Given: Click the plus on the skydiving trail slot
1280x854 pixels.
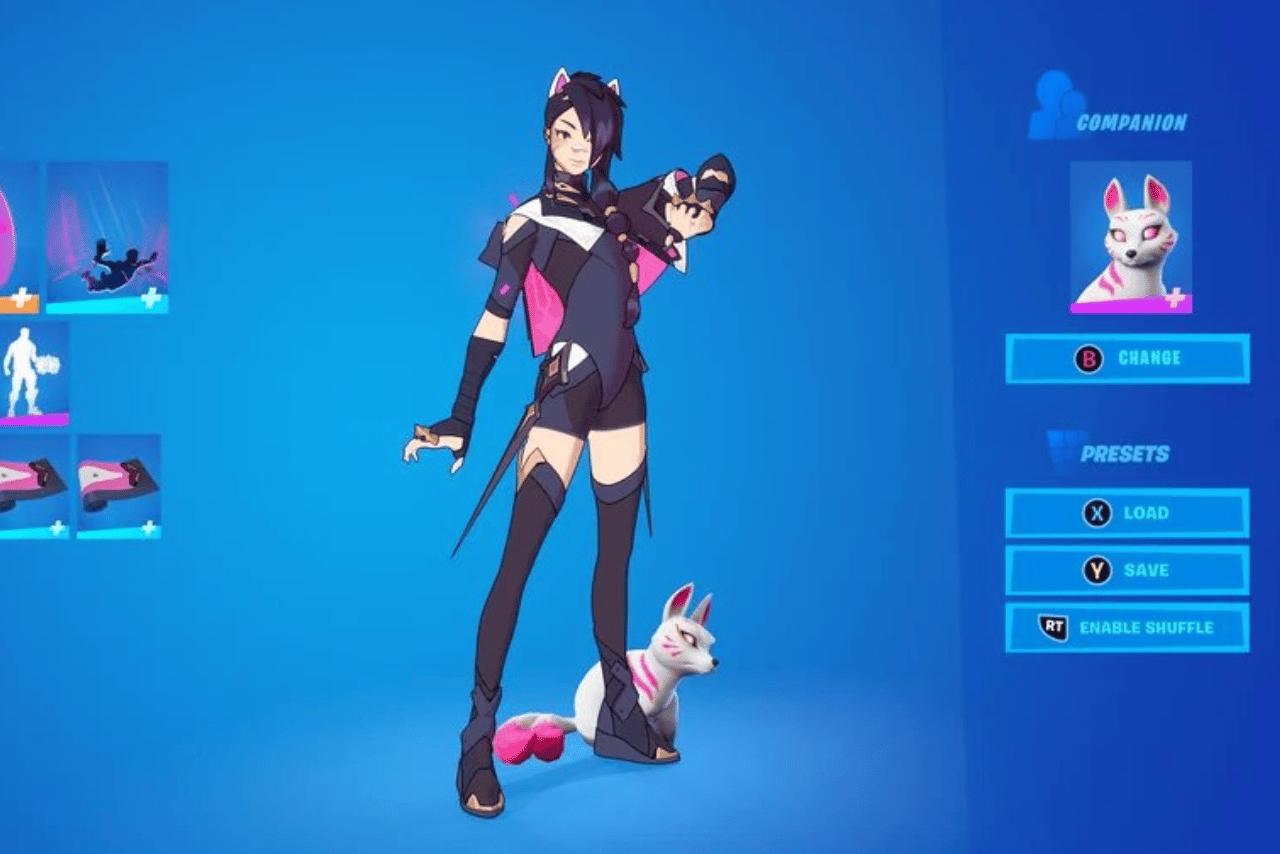Looking at the screenshot, I should pyautogui.click(x=152, y=299).
